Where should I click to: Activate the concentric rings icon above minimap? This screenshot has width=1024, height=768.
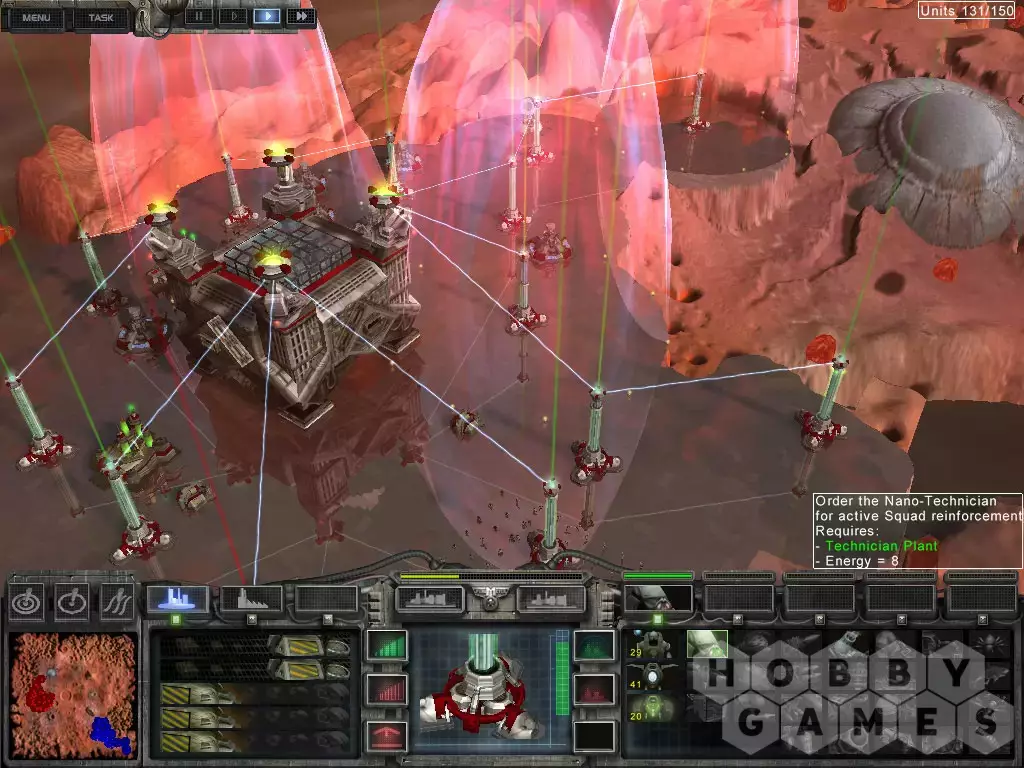(28, 600)
